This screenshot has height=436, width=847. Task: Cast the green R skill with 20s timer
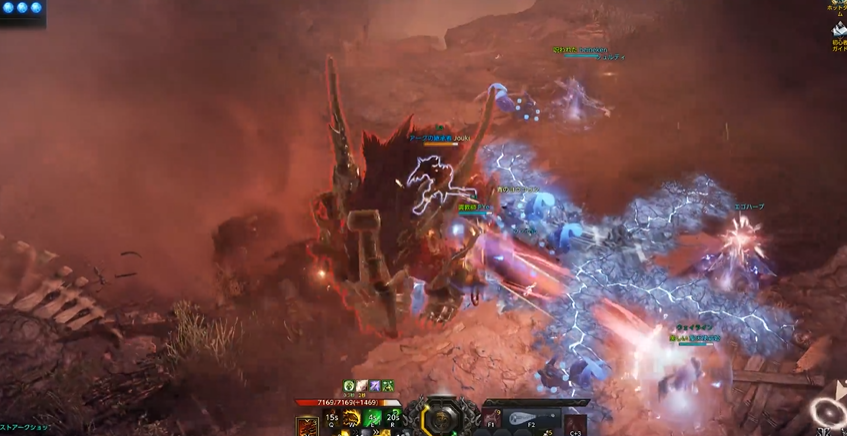pos(392,418)
